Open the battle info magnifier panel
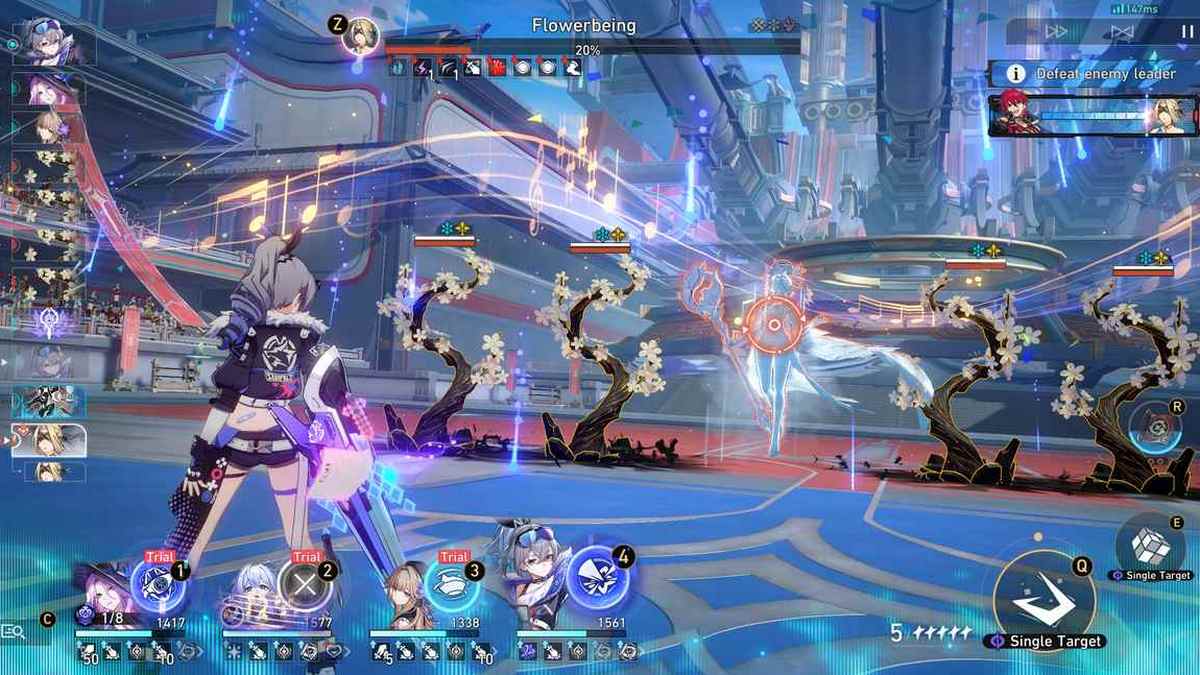Screen dimensions: 1200x675 click(14, 631)
